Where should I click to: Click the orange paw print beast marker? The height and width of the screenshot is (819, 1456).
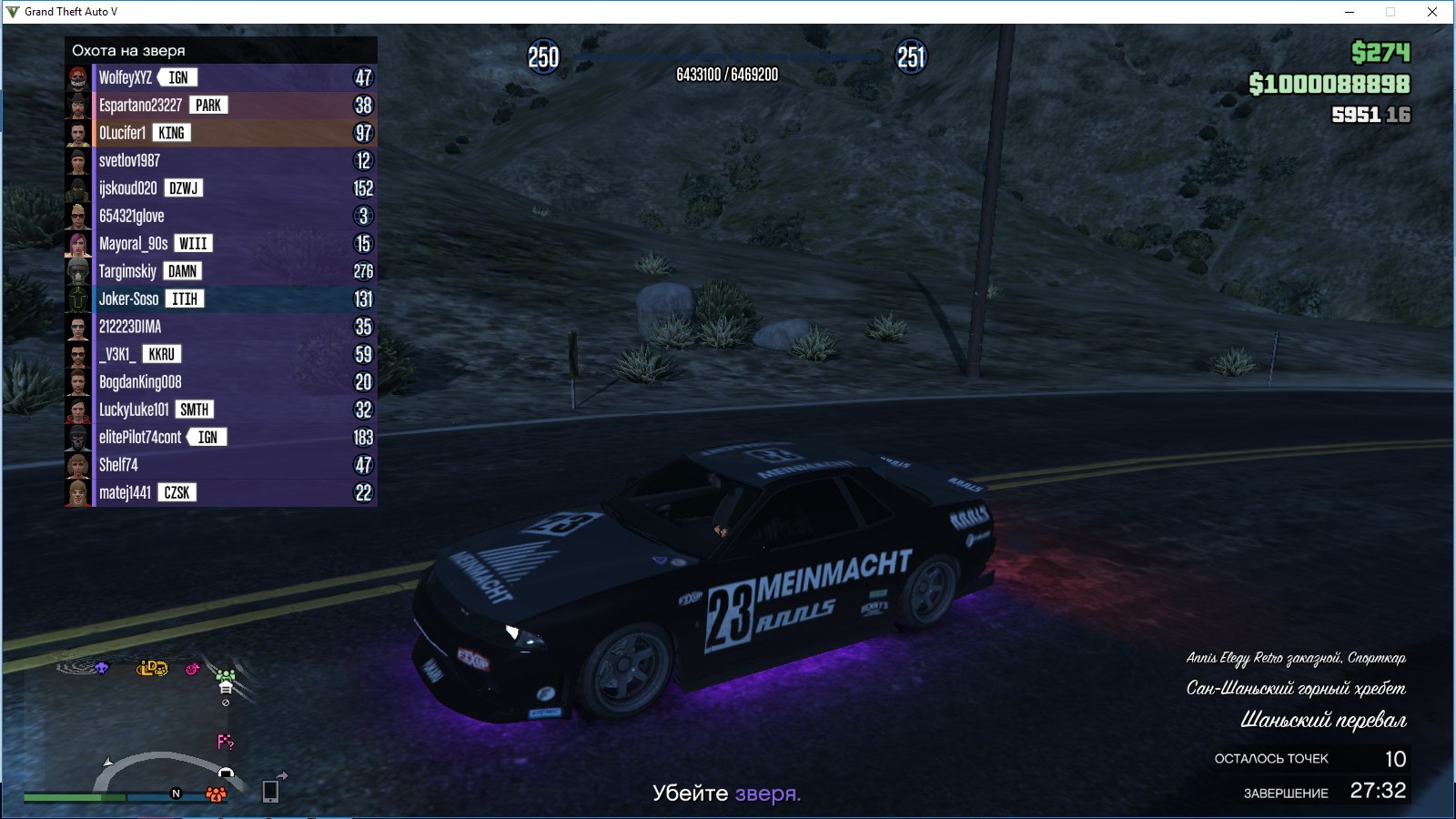[216, 794]
